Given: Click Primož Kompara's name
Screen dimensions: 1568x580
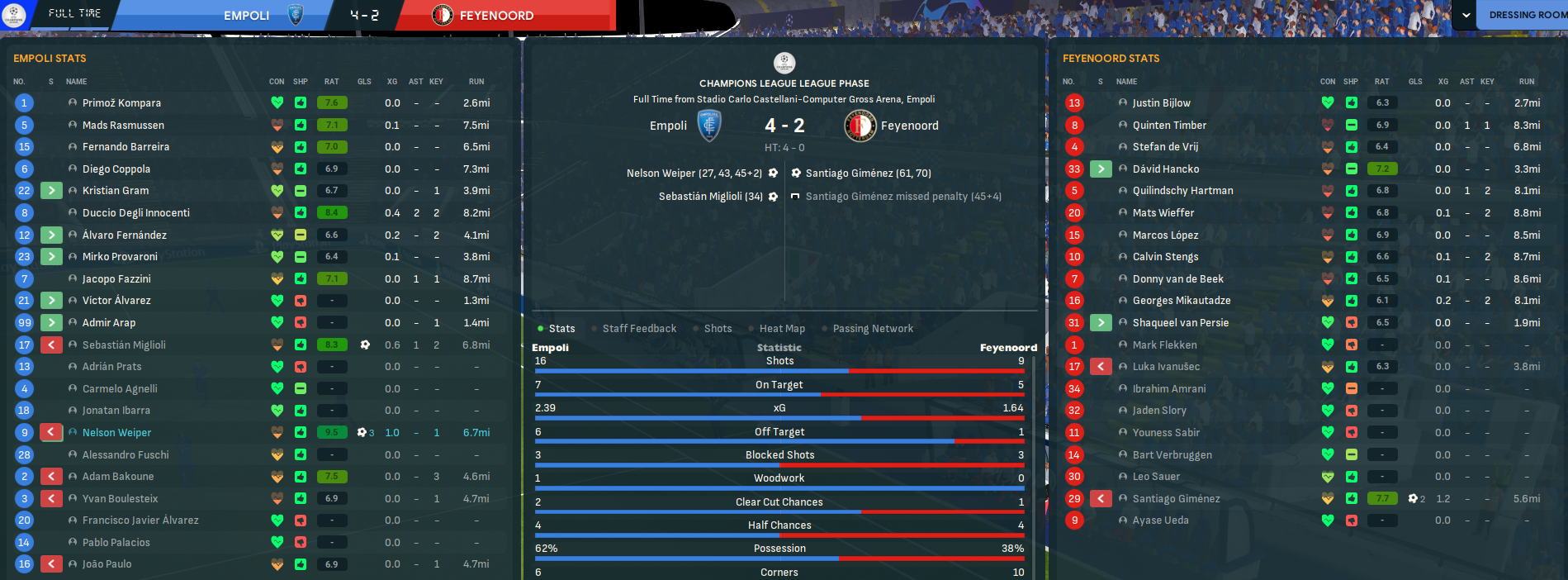Looking at the screenshot, I should tap(121, 103).
